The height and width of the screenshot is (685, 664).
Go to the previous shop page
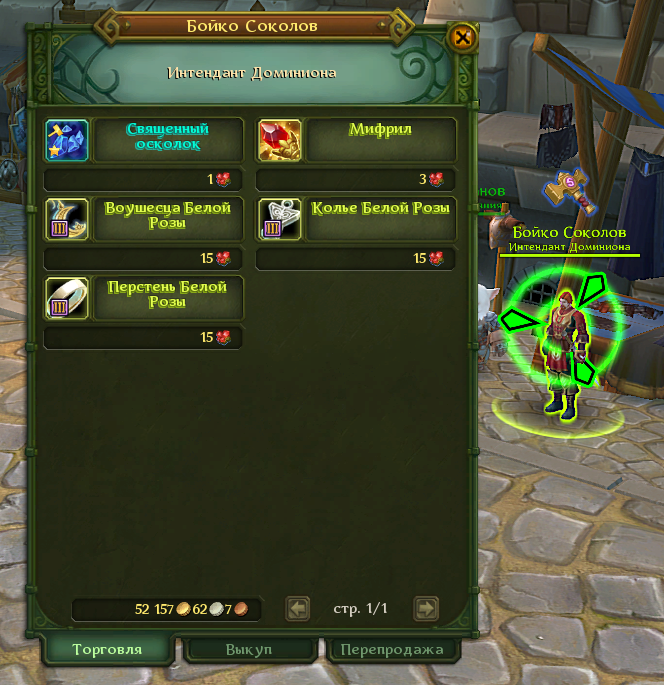pyautogui.click(x=297, y=608)
